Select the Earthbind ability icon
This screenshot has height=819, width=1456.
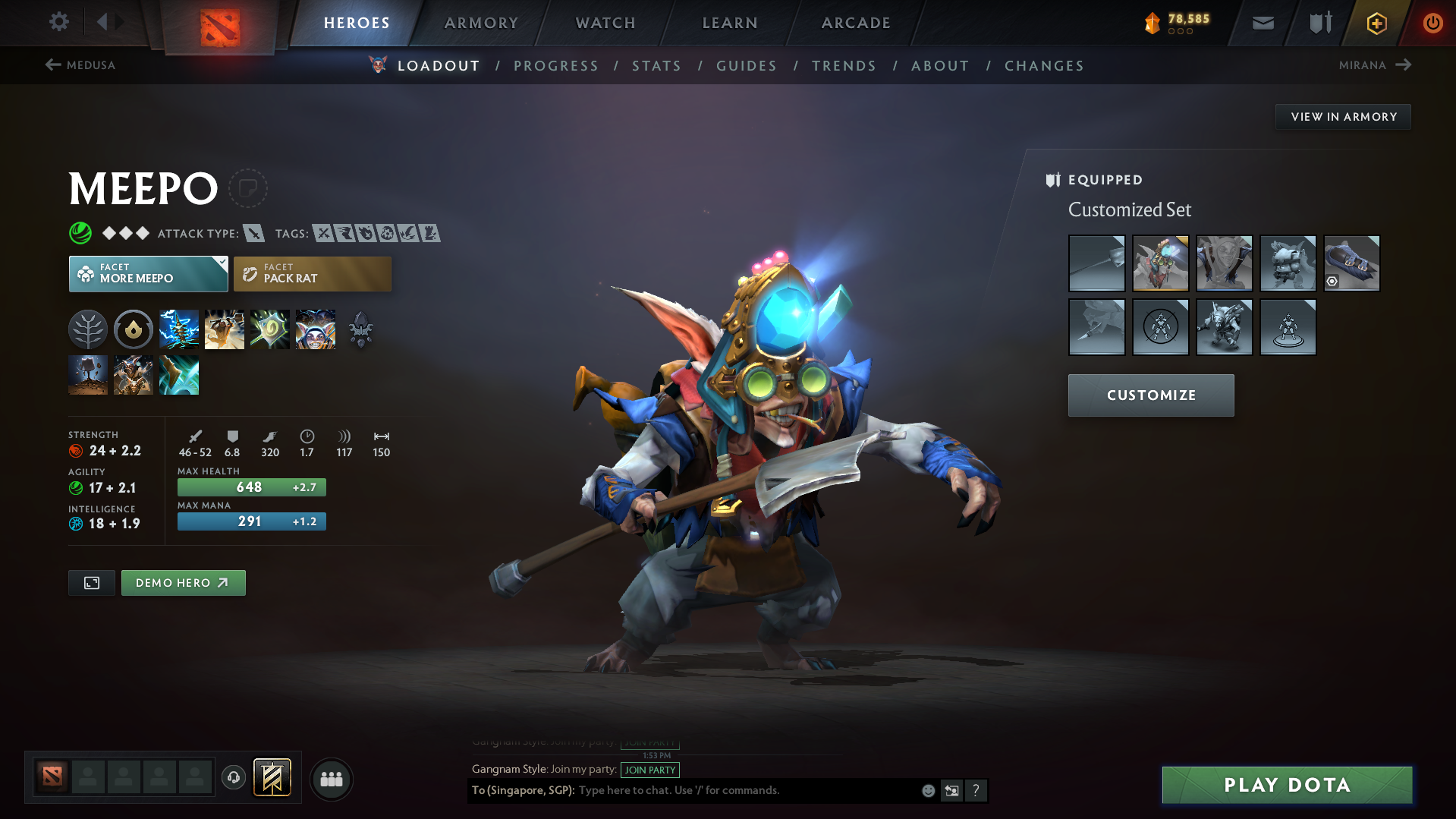179,329
